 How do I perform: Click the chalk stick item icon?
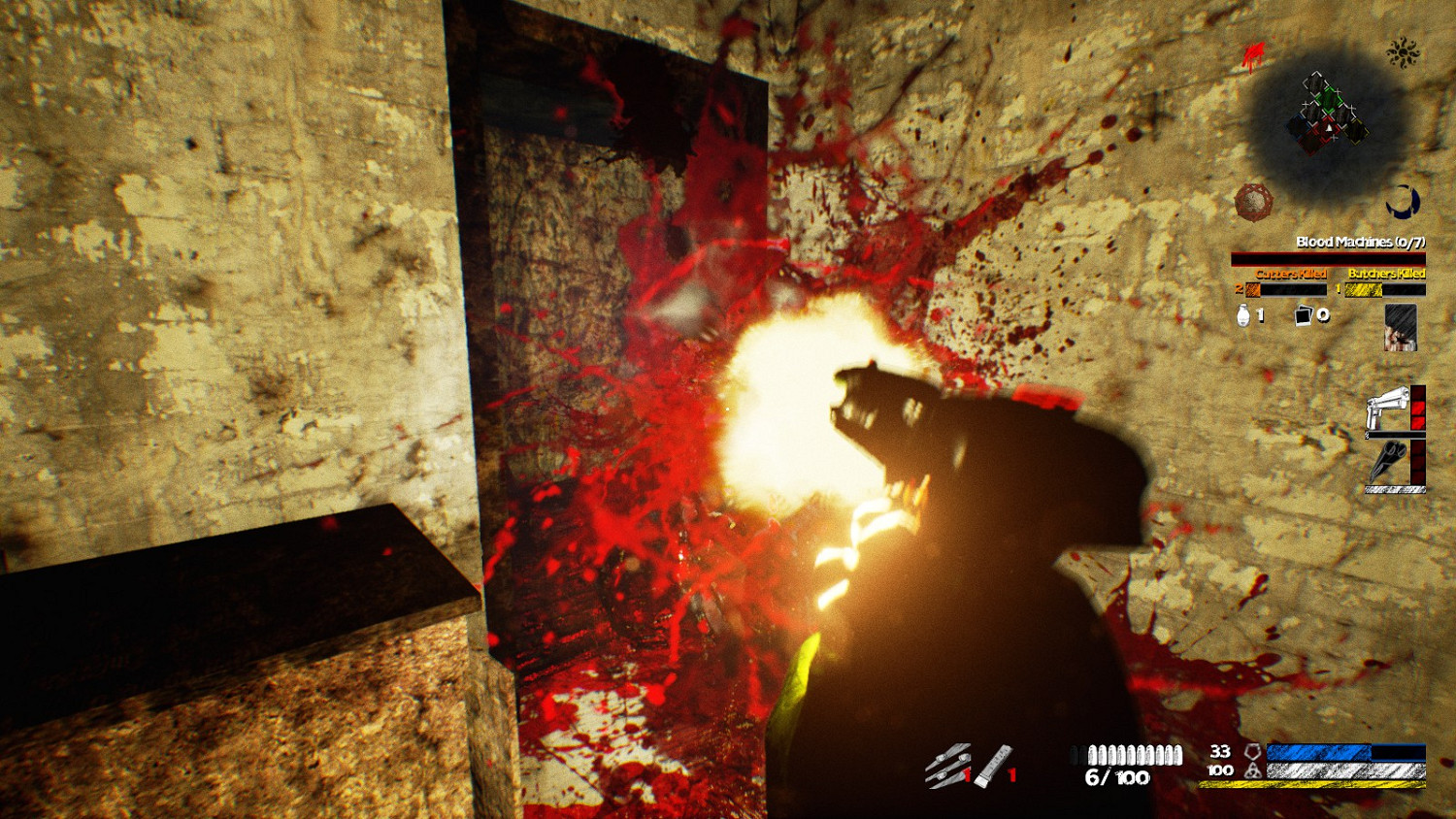(992, 765)
